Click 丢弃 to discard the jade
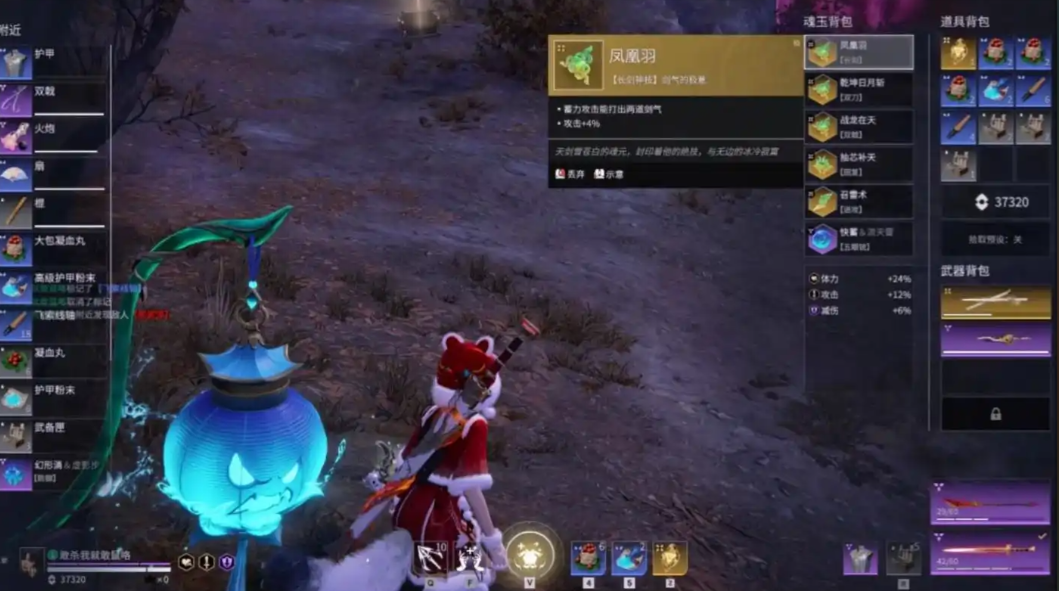Image resolution: width=1059 pixels, height=591 pixels. click(x=570, y=174)
